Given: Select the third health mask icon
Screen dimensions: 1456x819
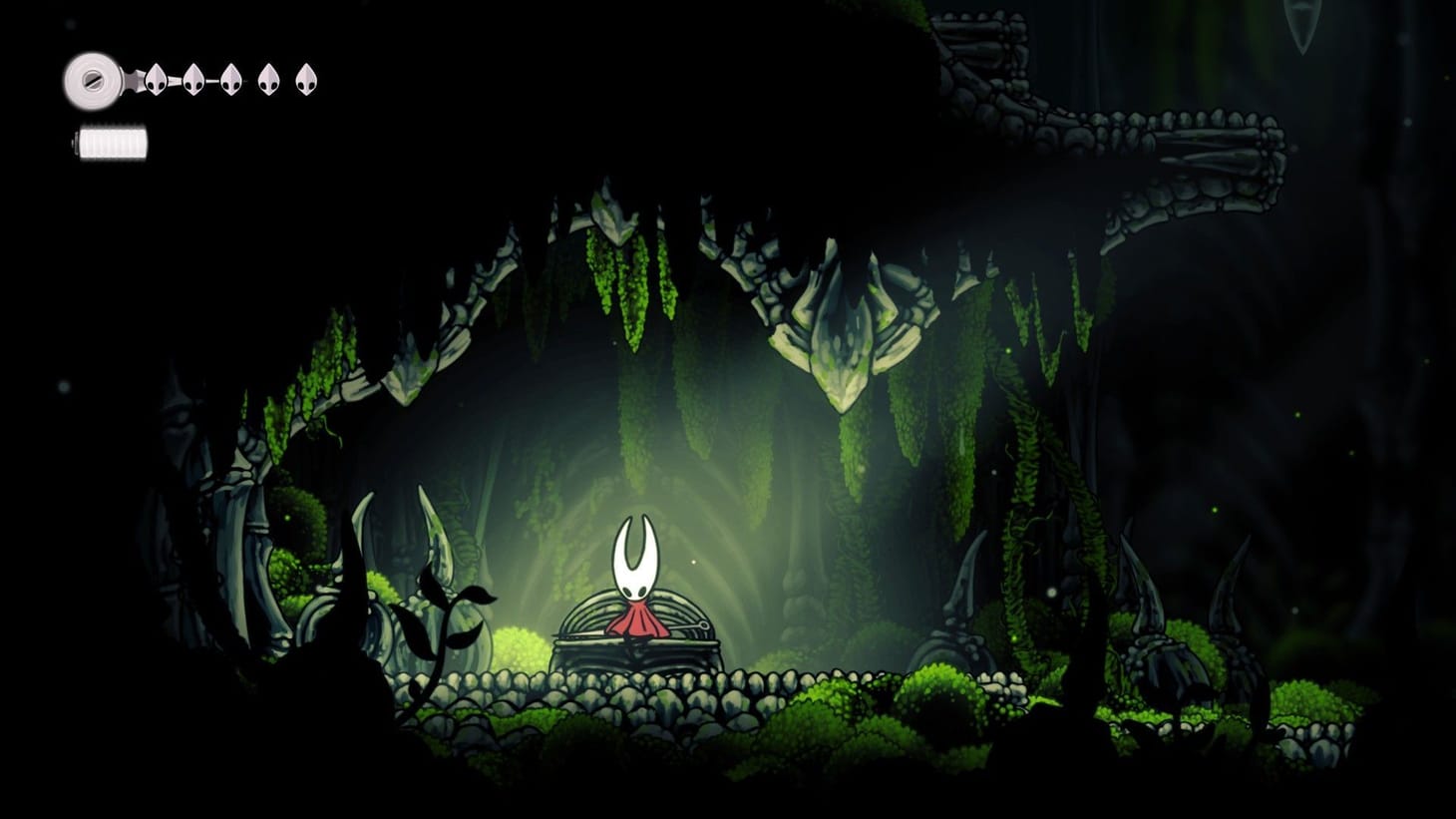Looking at the screenshot, I should (x=230, y=79).
